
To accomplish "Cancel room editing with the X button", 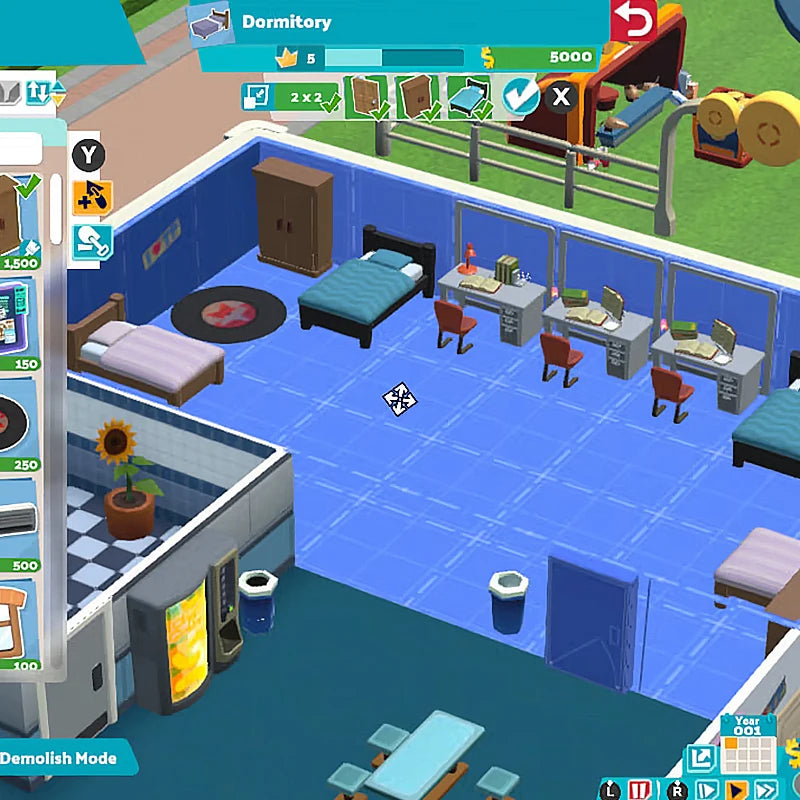I will (x=562, y=97).
